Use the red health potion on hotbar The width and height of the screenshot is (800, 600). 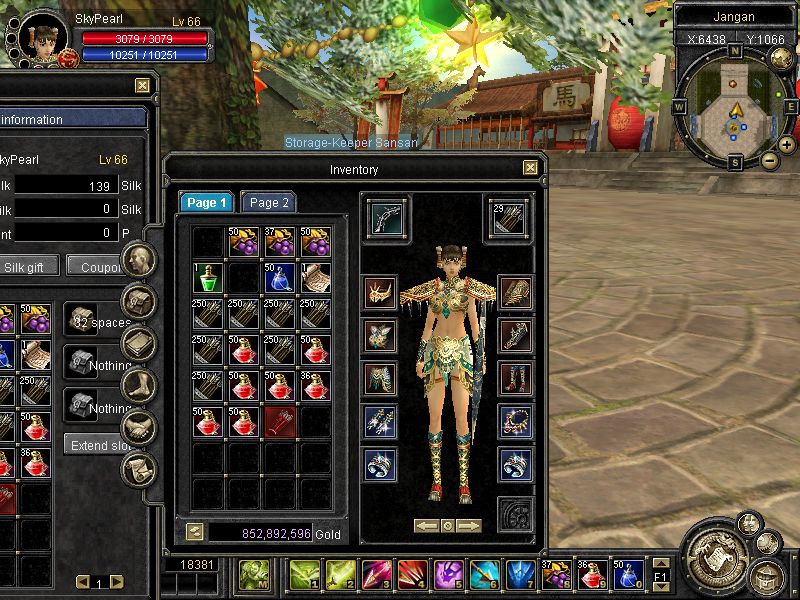pos(592,575)
